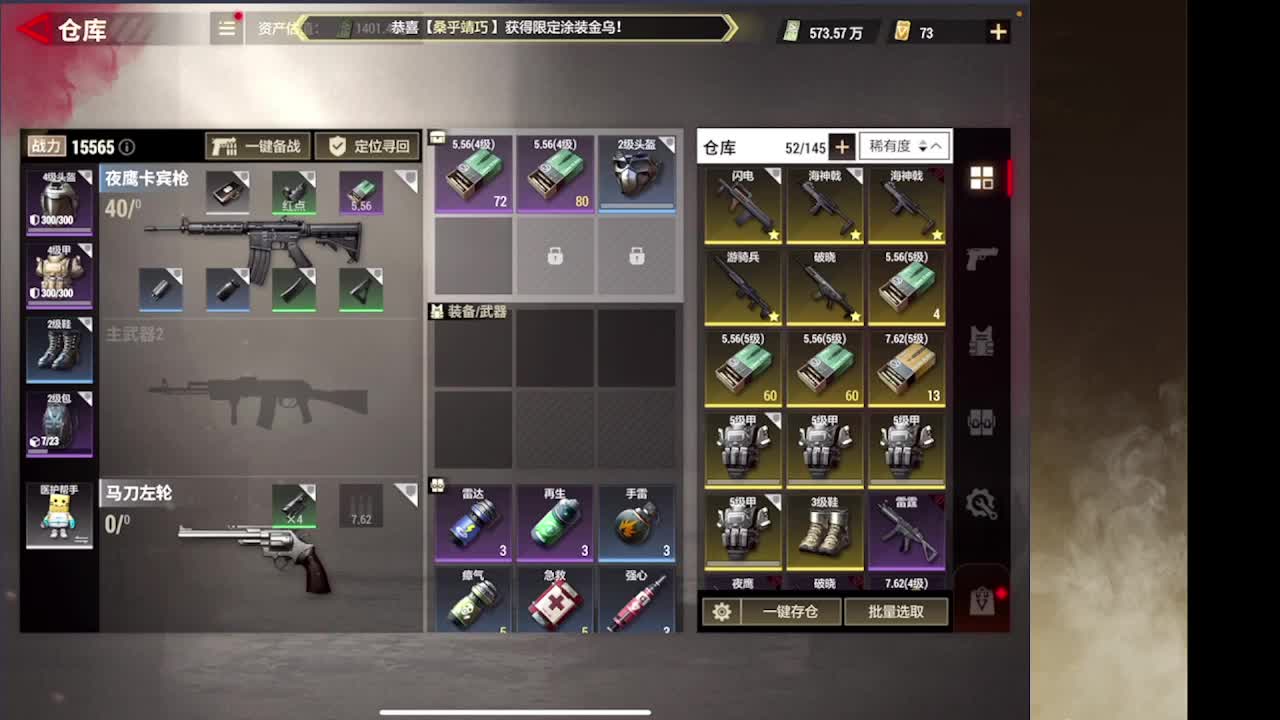Viewport: 1280px width, 720px height.
Task: Click the gear icon beside the 一键存仓 button
Action: 722,611
